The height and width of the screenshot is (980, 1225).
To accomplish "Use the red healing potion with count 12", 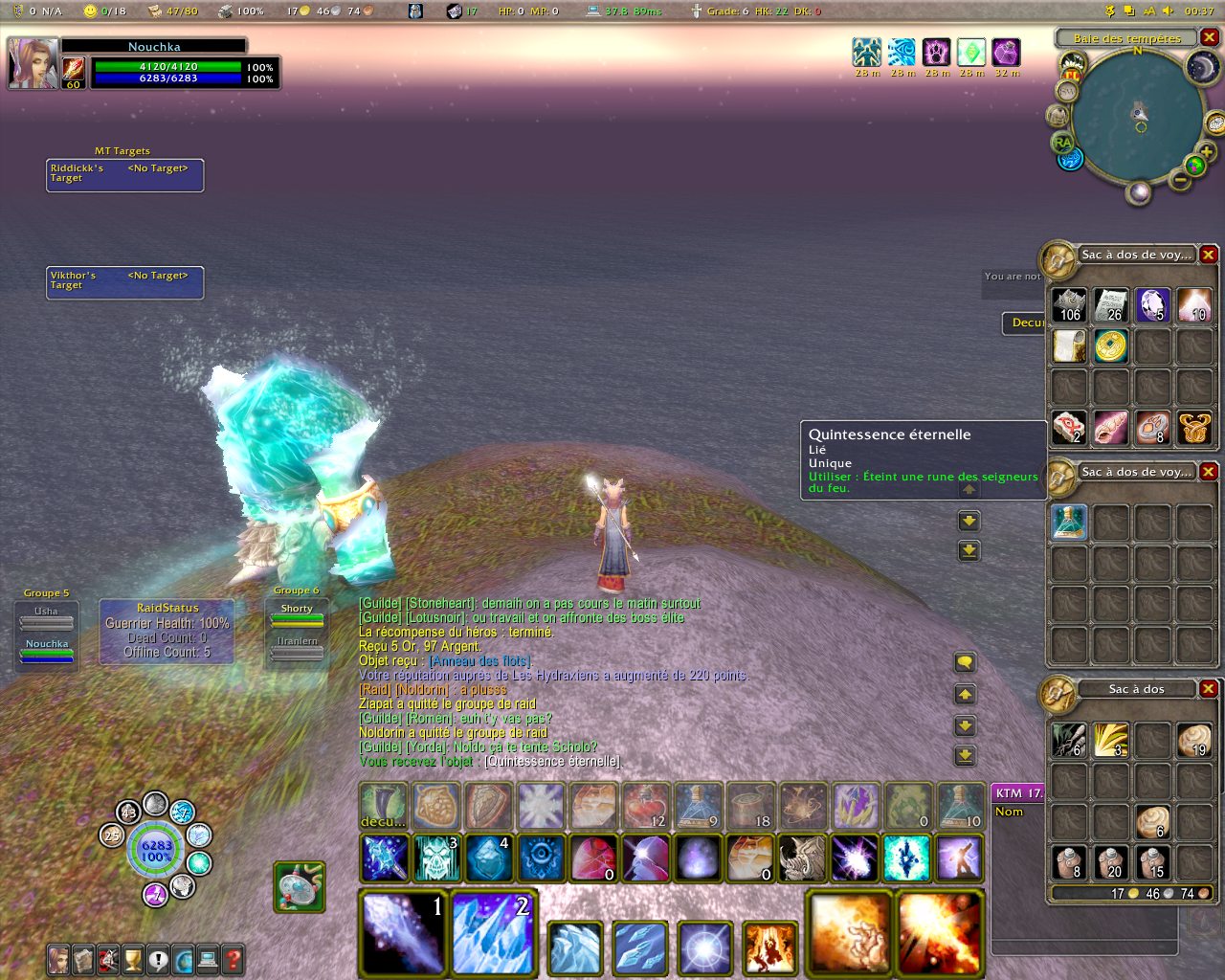I will click(646, 806).
